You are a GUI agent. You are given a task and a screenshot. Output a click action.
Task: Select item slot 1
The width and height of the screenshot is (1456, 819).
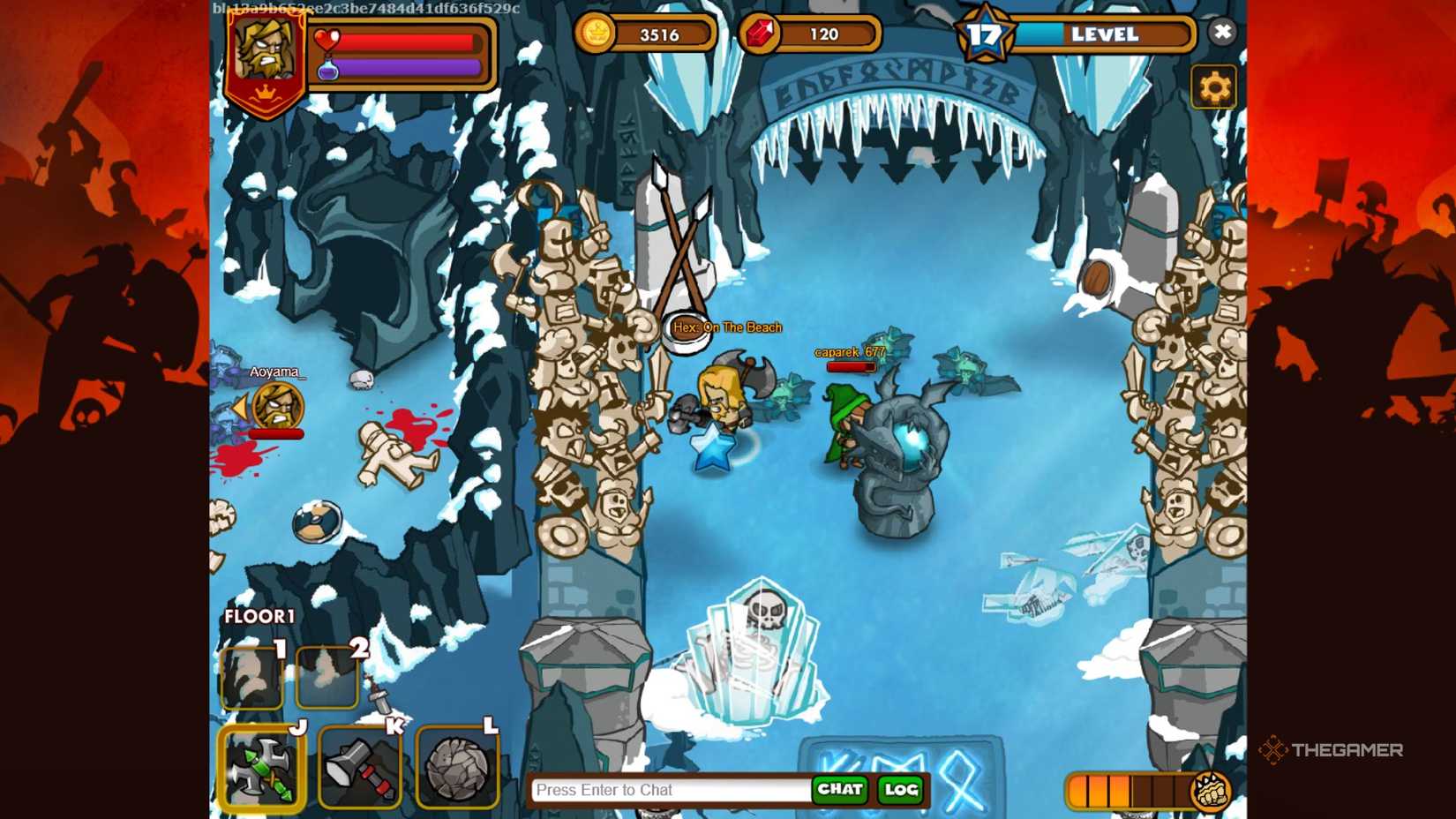coord(251,677)
